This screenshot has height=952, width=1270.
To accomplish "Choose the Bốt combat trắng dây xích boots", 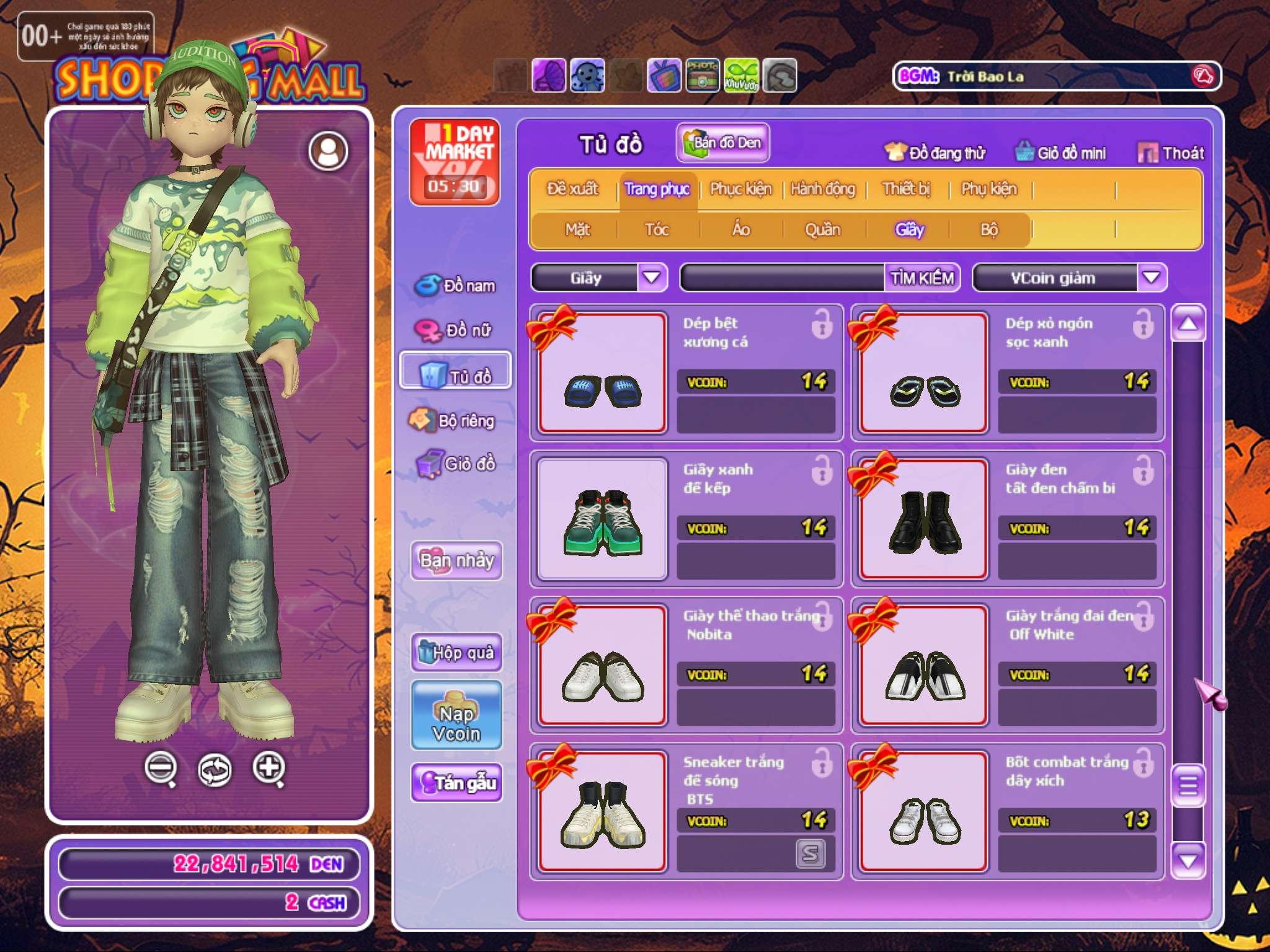I will click(923, 811).
